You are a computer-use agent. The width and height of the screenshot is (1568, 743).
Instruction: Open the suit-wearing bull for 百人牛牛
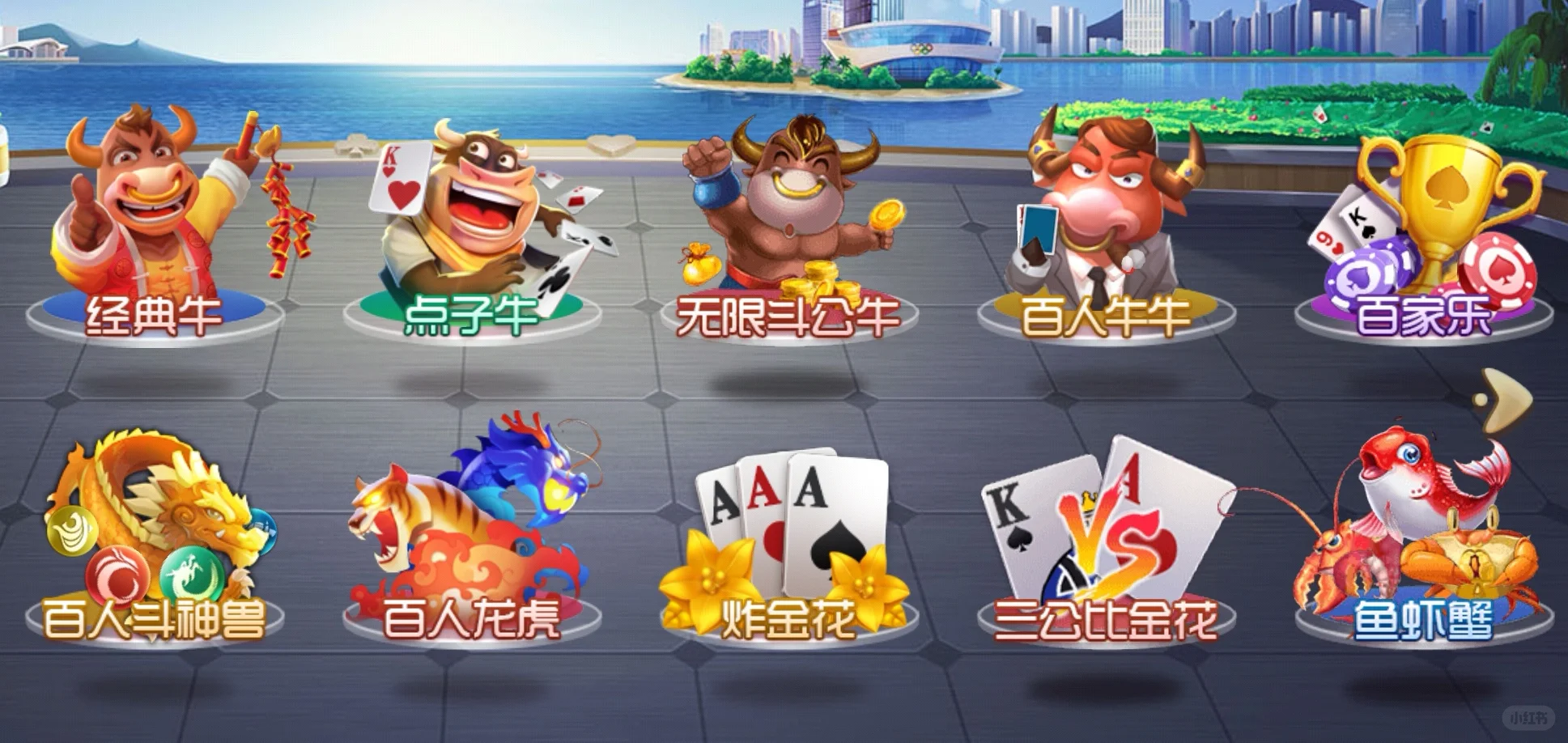coord(1101,219)
